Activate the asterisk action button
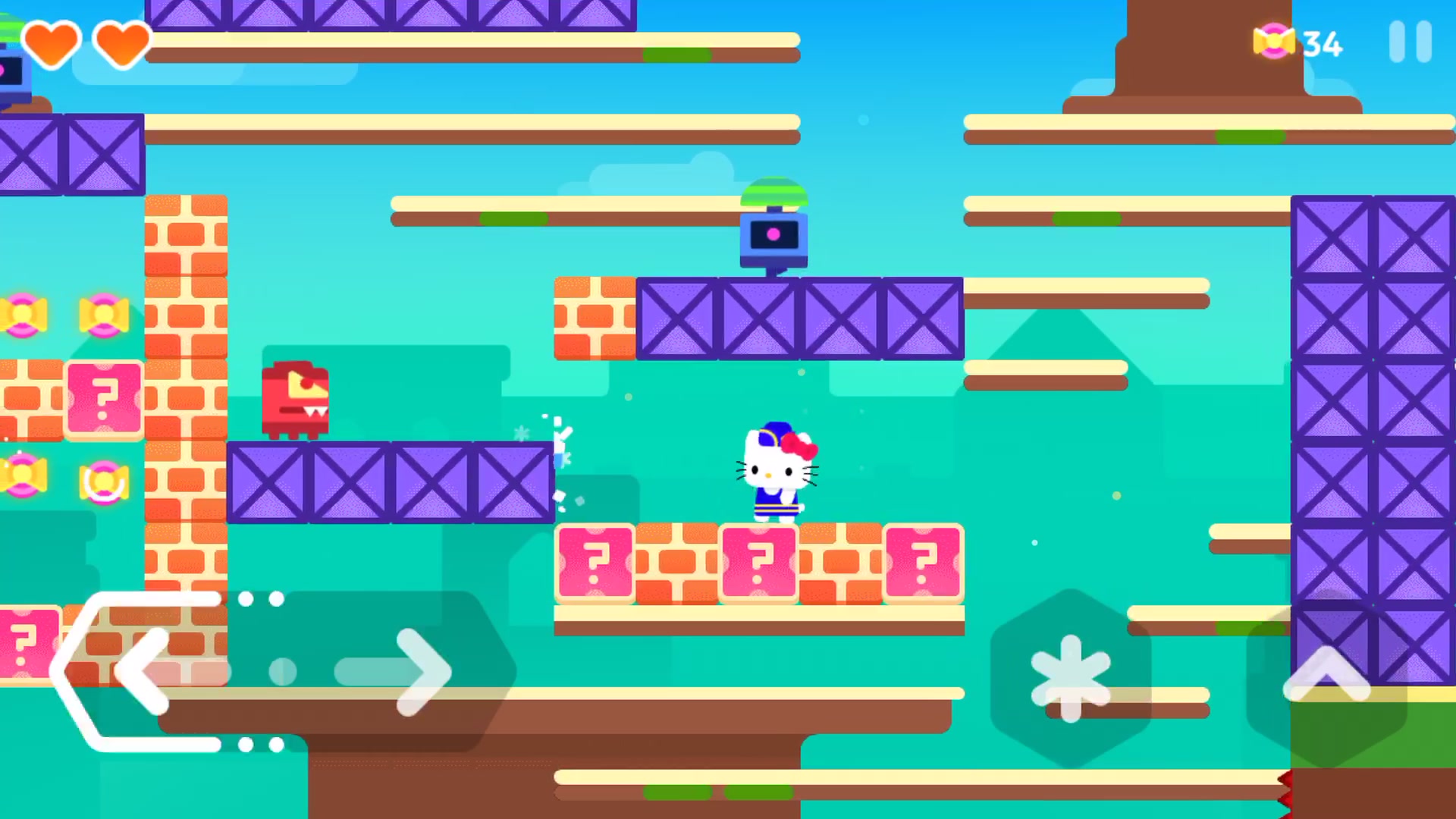 pyautogui.click(x=1070, y=677)
